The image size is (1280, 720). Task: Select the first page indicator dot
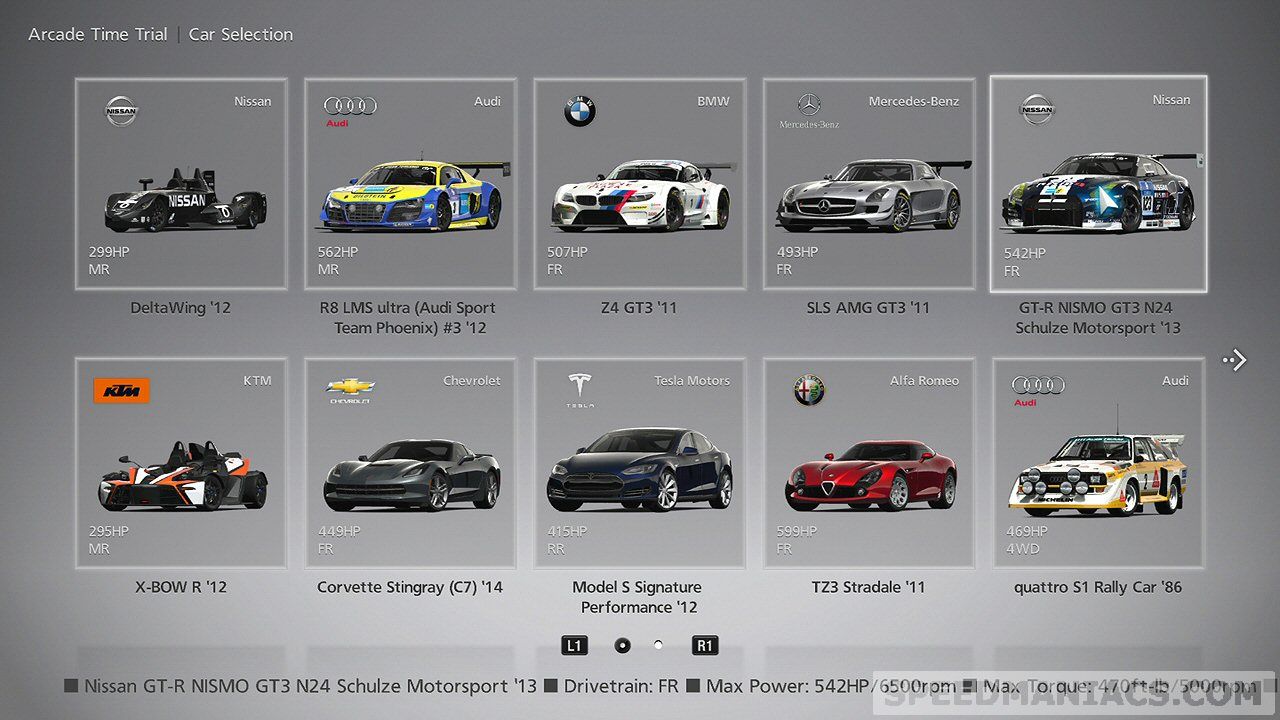622,645
